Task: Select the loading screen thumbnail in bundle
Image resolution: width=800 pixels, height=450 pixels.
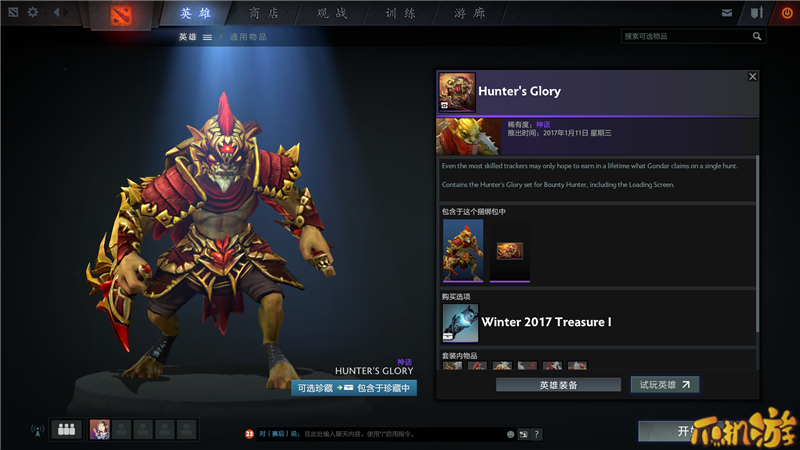Action: [510, 250]
